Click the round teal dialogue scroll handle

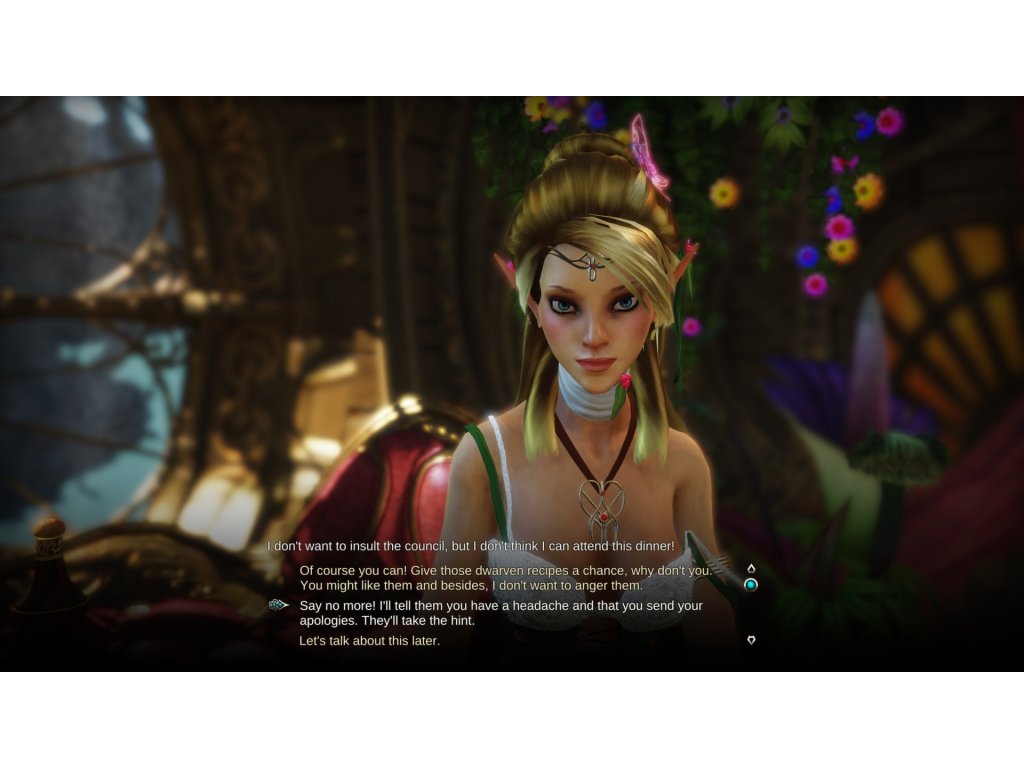751,584
